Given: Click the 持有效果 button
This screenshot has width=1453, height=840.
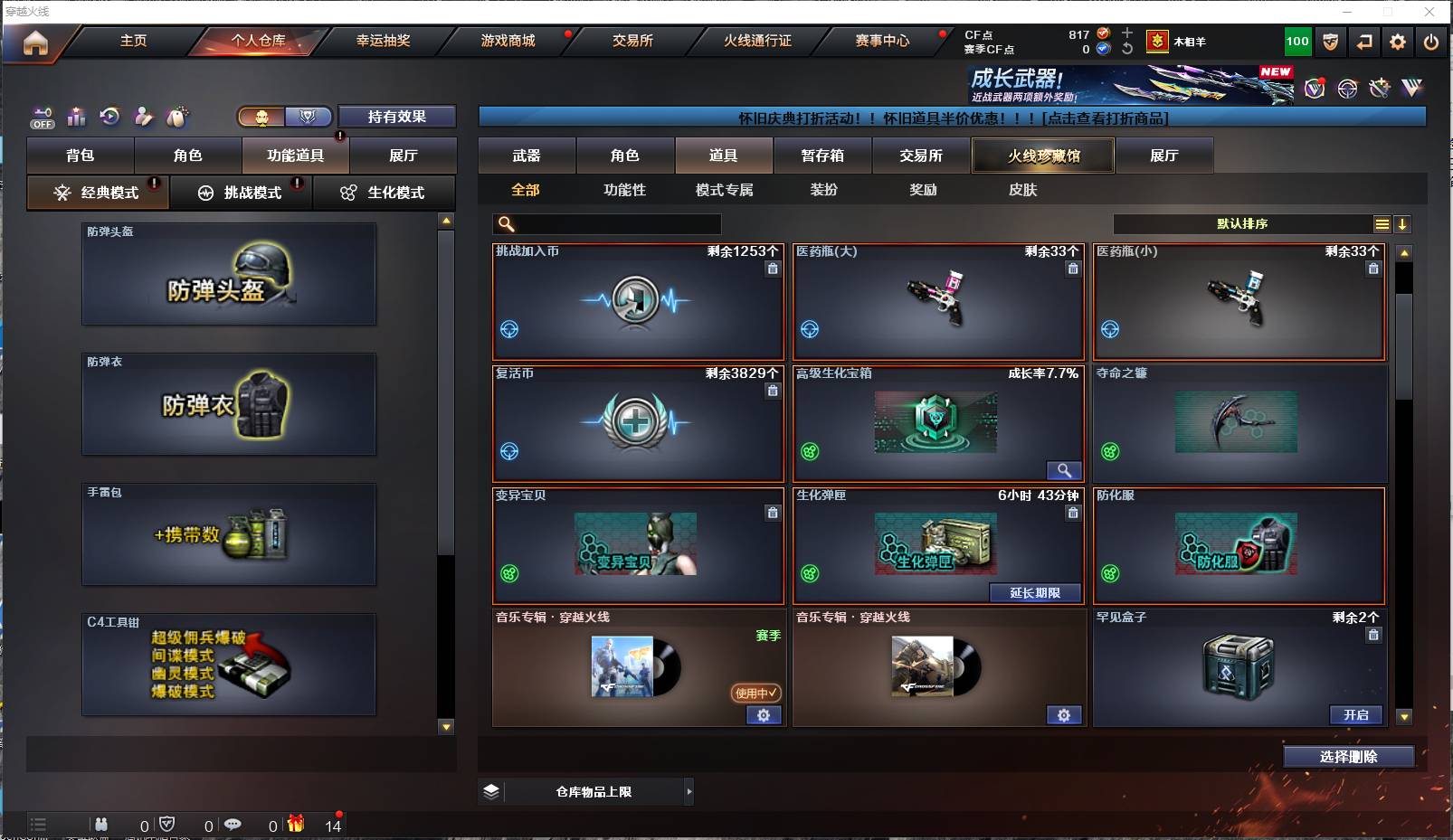Looking at the screenshot, I should coord(396,116).
